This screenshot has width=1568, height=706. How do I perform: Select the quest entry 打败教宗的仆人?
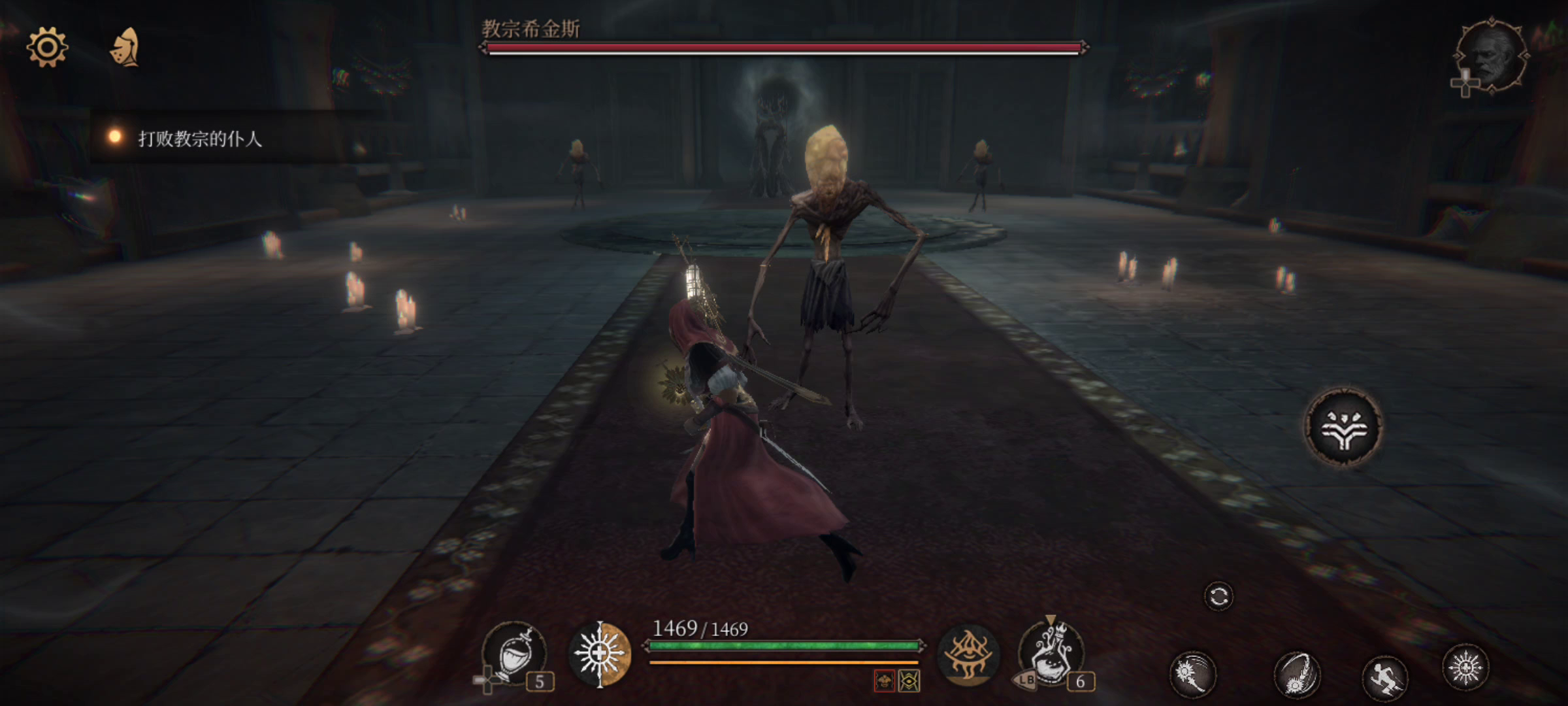pos(203,139)
